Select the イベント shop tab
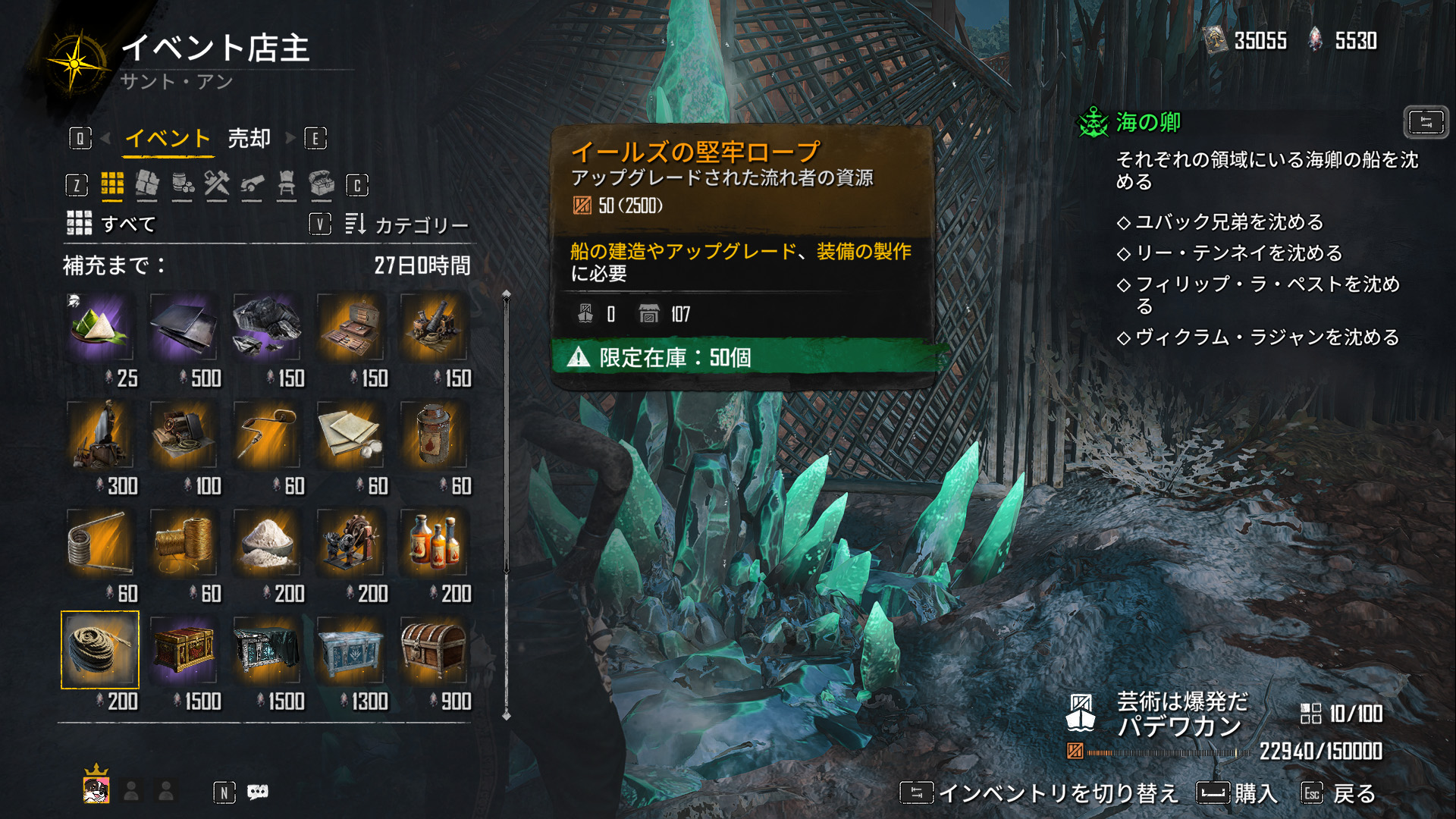 coord(168,139)
